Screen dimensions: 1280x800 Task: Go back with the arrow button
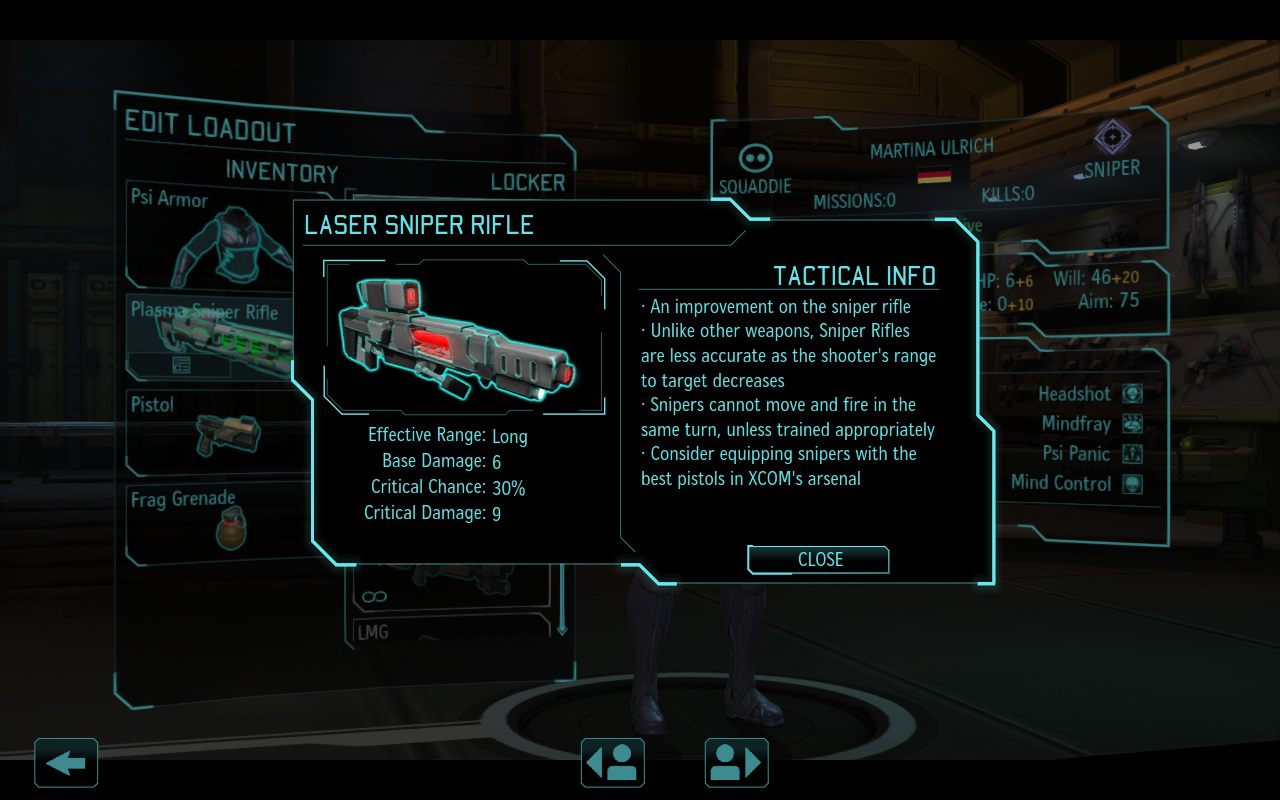tap(66, 763)
